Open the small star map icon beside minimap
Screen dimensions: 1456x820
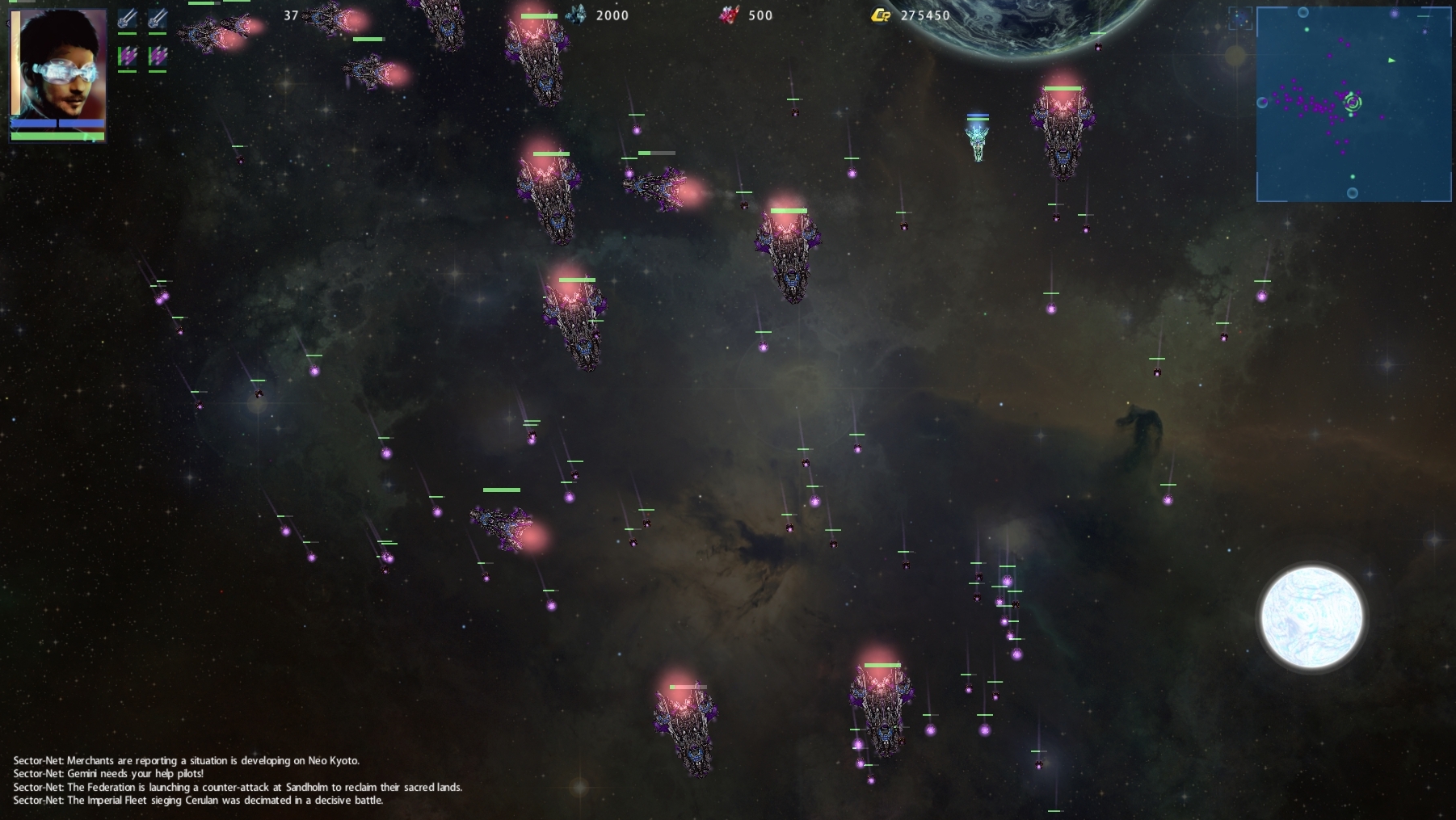1240,18
